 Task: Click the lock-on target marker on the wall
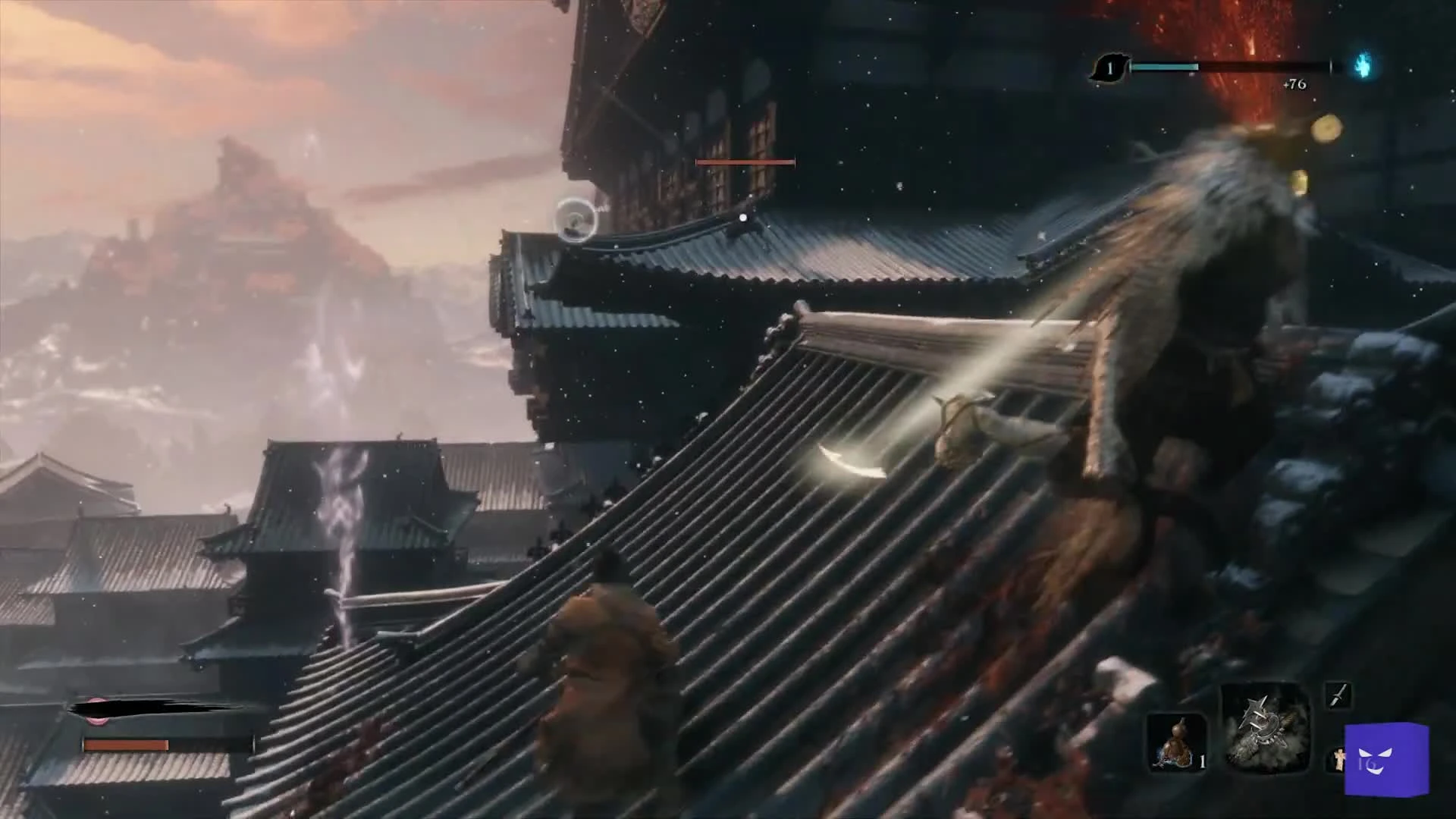click(x=743, y=218)
